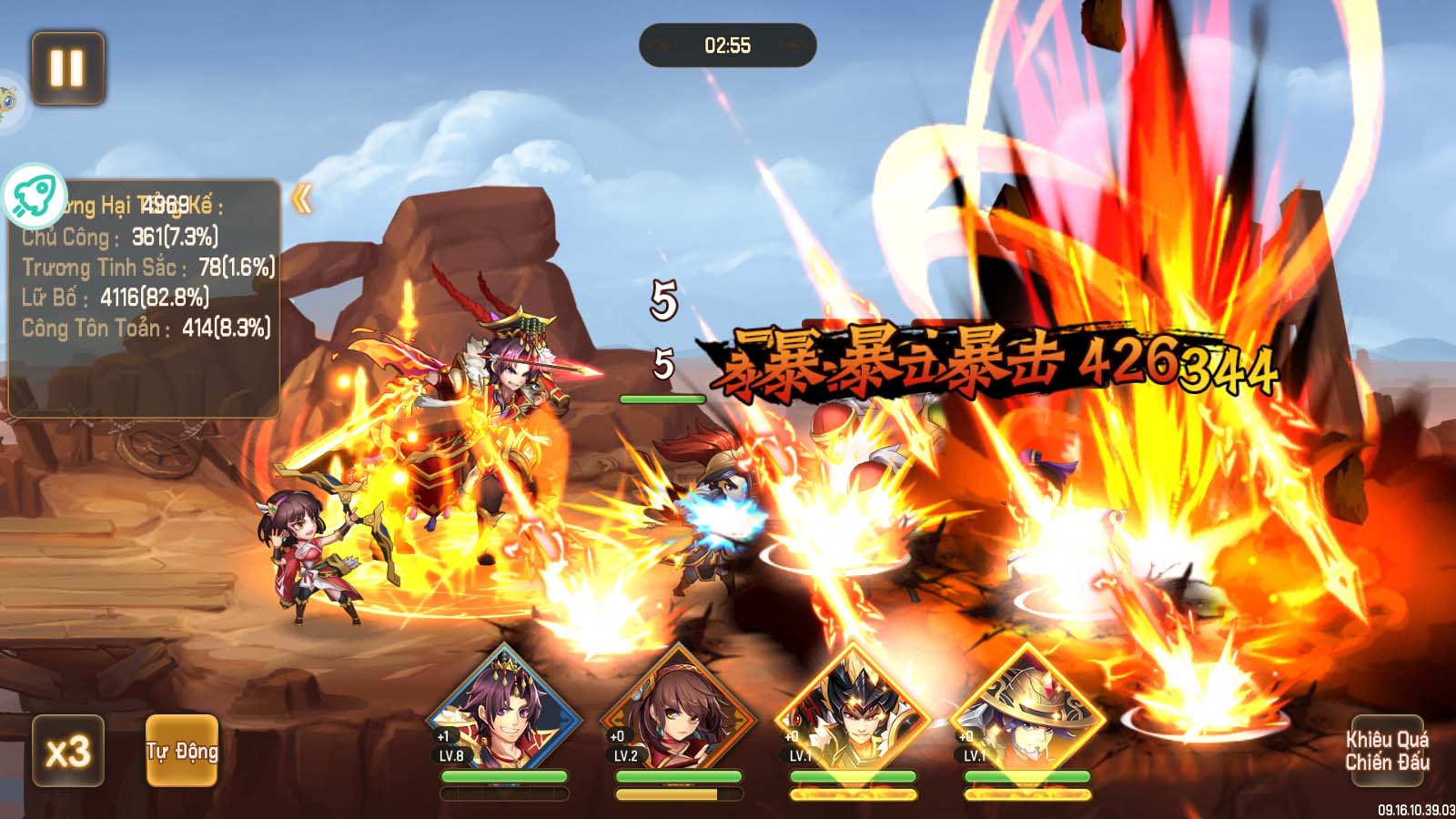Tap the rocket boost icon
This screenshot has width=1456, height=819.
pyautogui.click(x=34, y=197)
